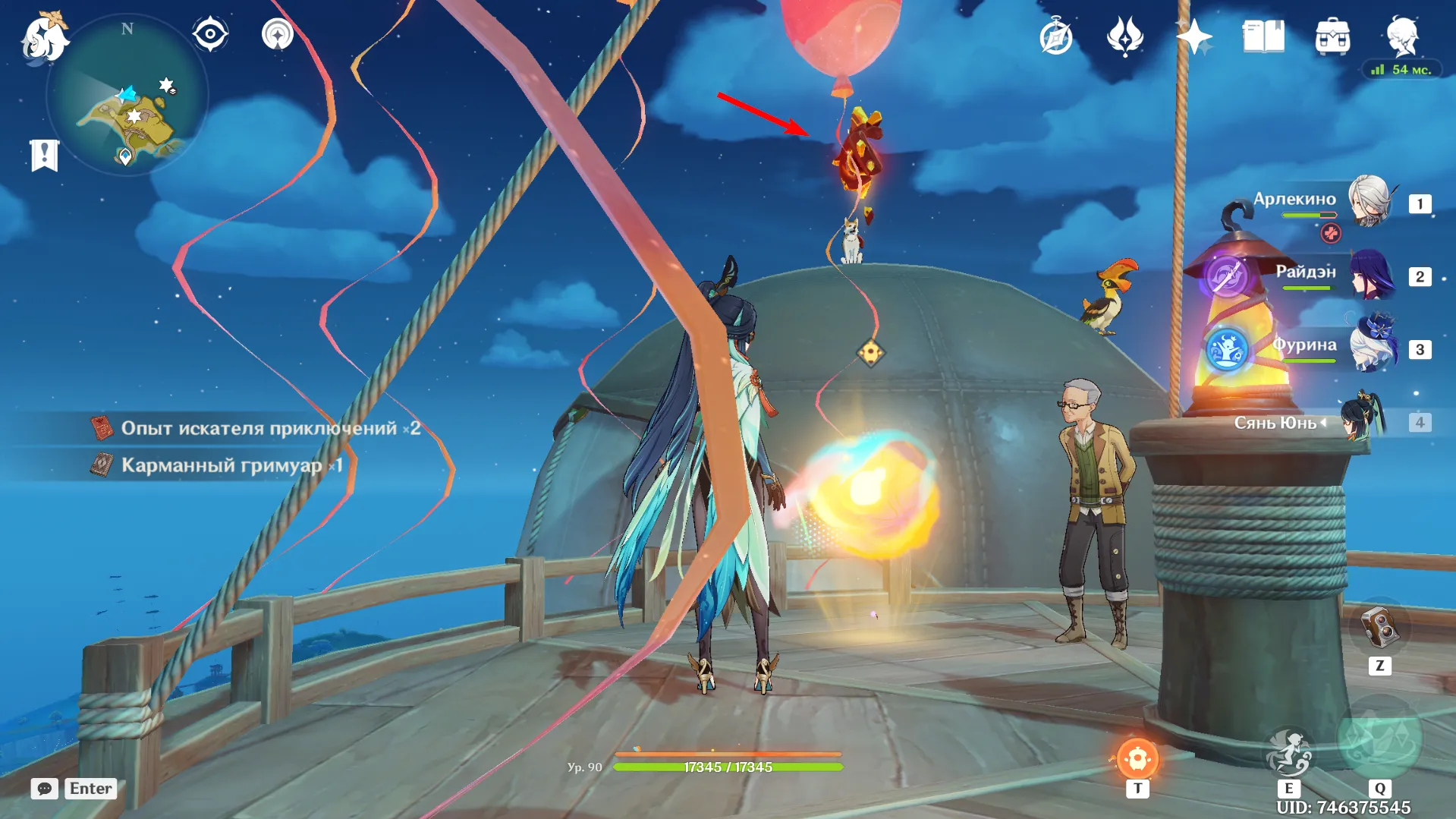Open the events compass icon
The height and width of the screenshot is (819, 1456).
coord(1056,37)
